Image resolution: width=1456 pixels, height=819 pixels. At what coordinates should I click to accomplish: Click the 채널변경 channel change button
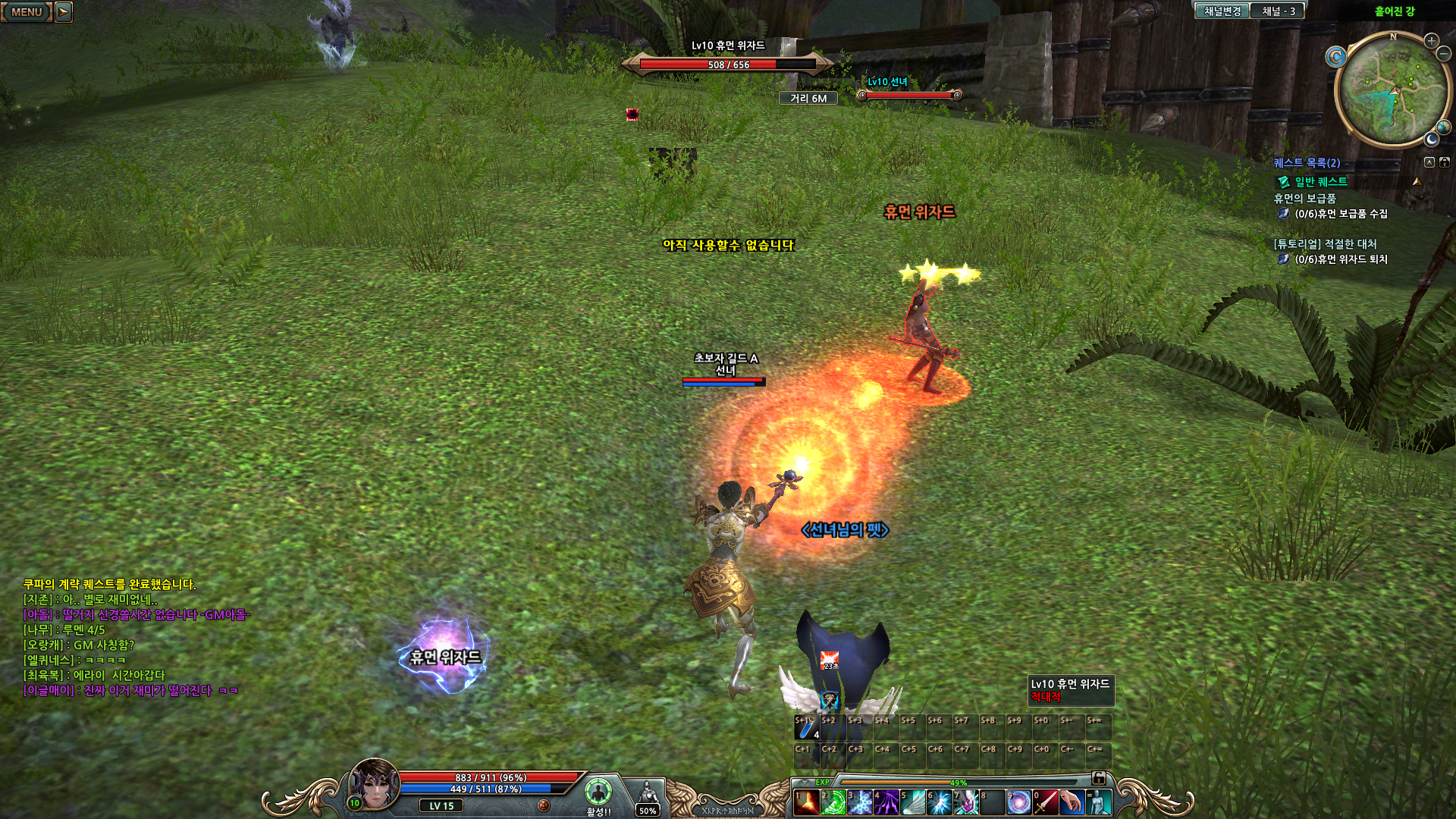click(x=1222, y=11)
